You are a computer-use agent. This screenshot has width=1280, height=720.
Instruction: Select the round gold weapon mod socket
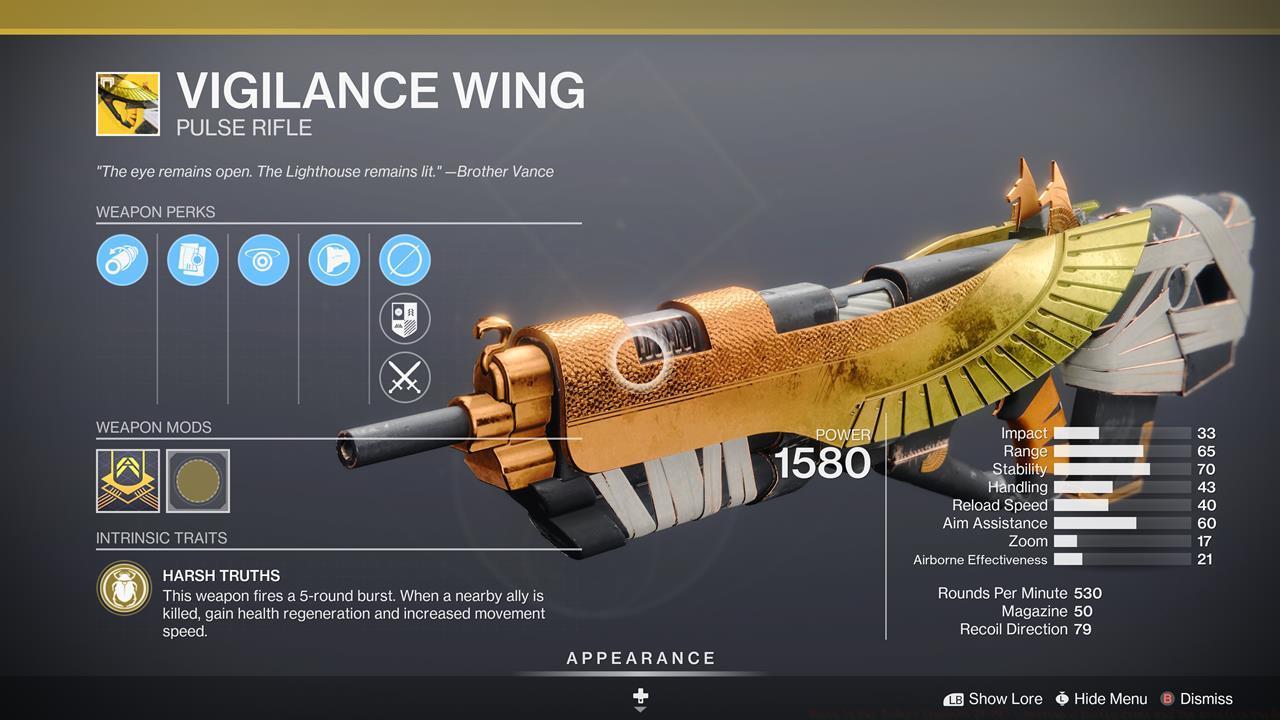[198, 481]
